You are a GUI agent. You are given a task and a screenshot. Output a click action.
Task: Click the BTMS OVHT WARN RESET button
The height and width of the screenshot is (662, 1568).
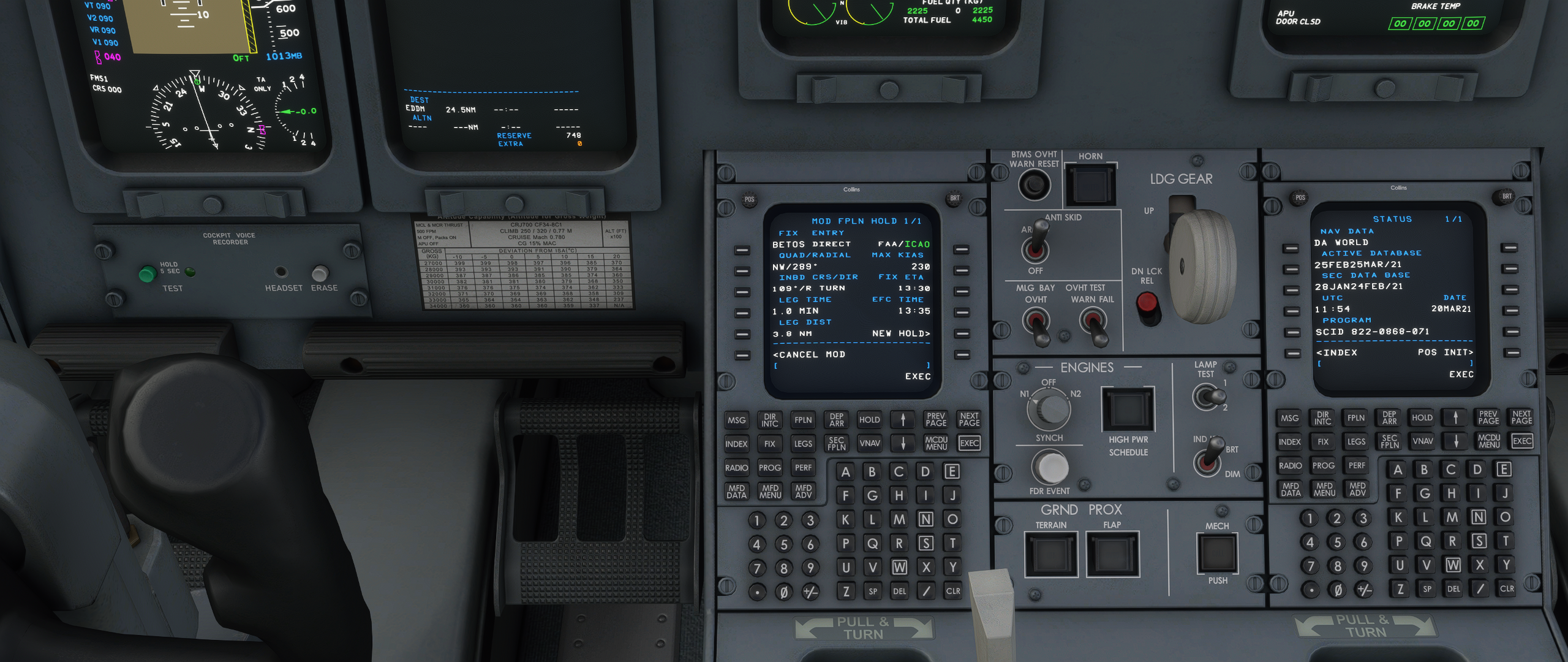point(1034,185)
